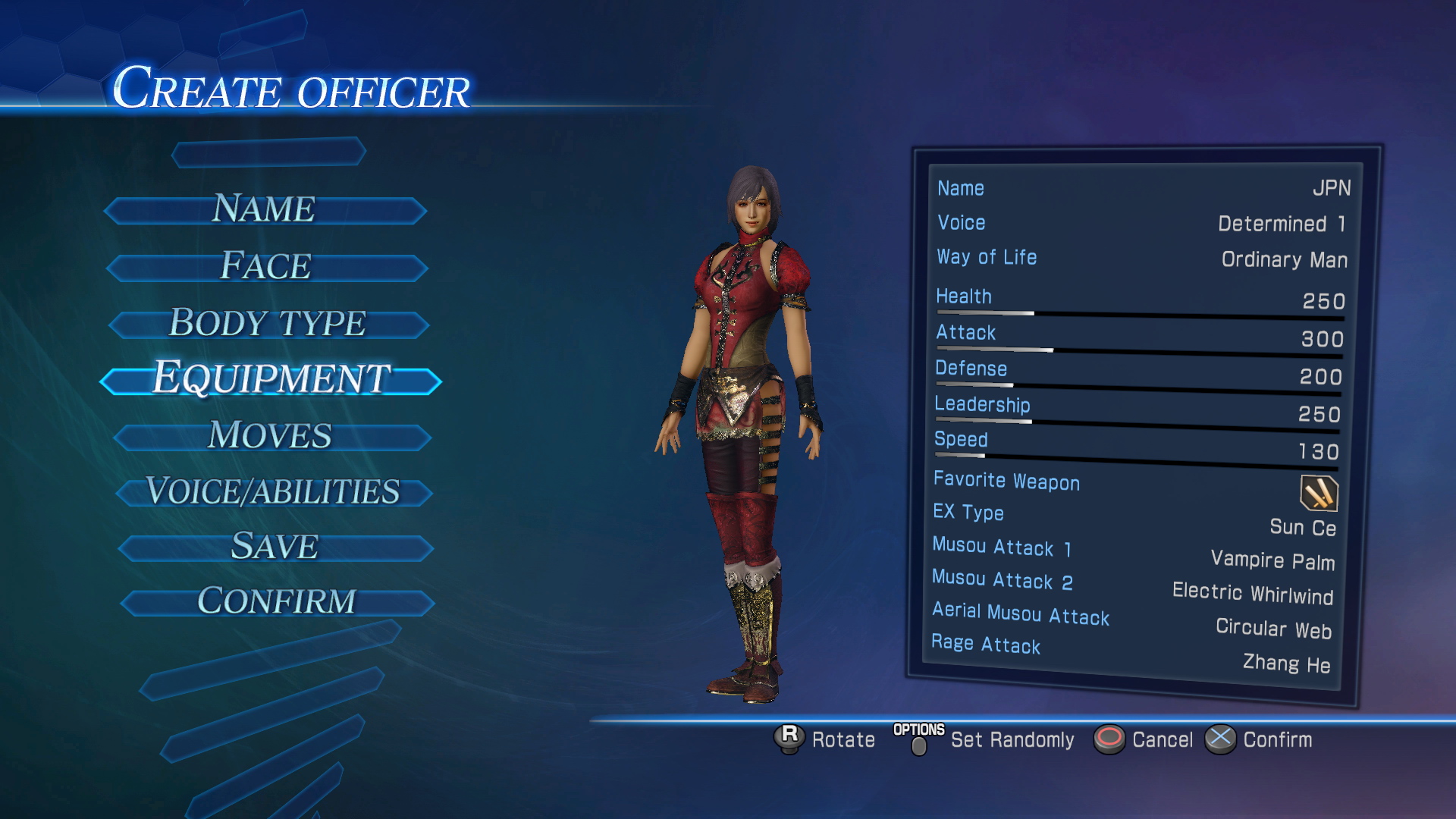Choose Body Type from the menu
The width and height of the screenshot is (1456, 819).
[268, 323]
